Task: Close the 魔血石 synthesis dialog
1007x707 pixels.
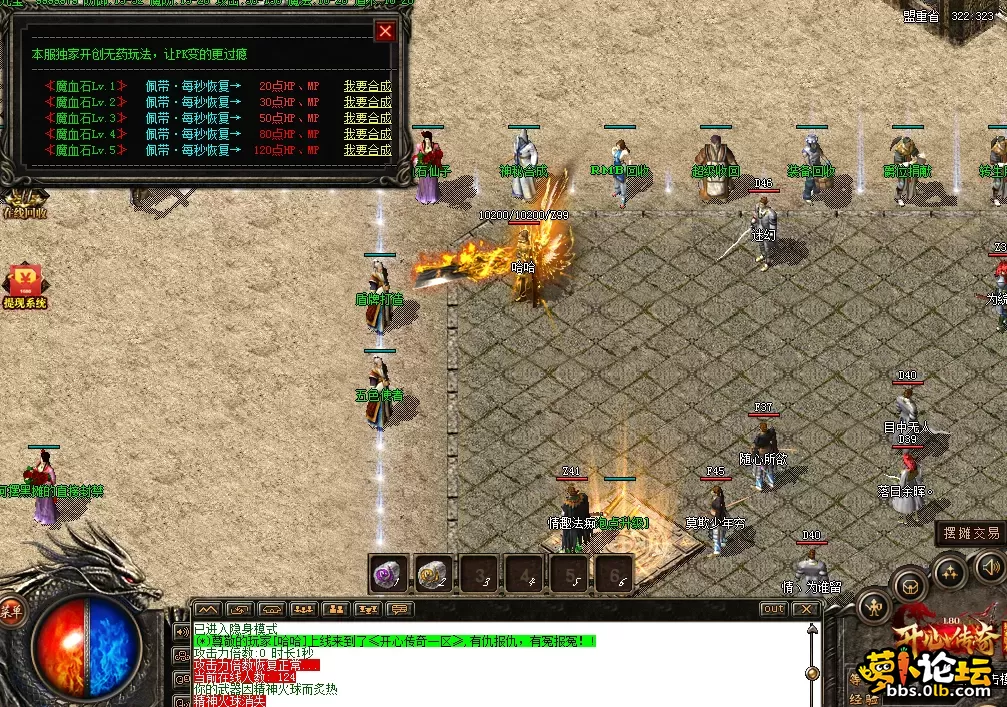Action: click(385, 32)
